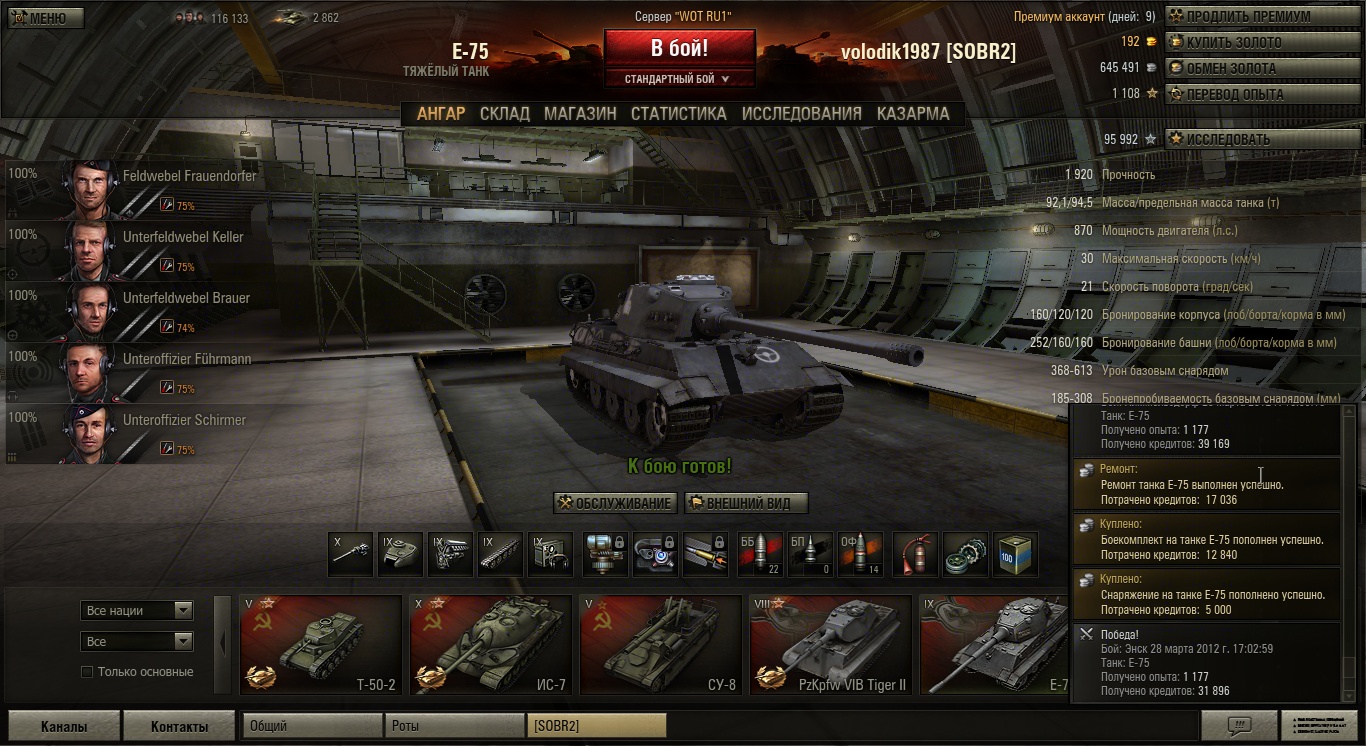Toggle the Только основные checkbox
Screen dimensions: 1366x746
(x=87, y=672)
